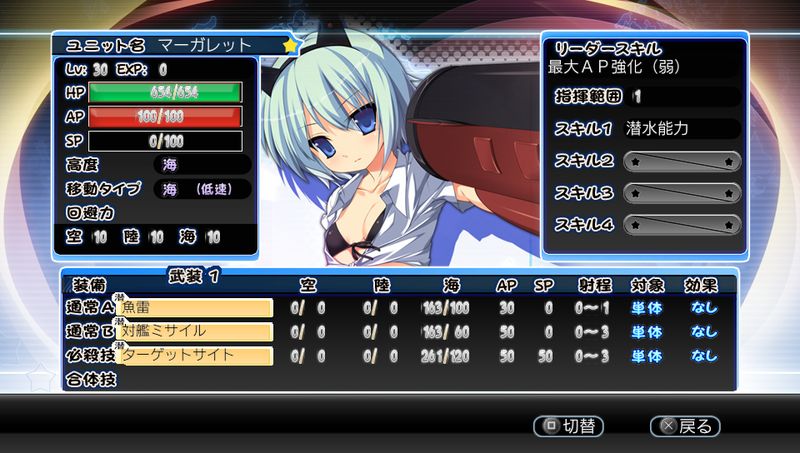800x453 pixels.
Task: Choose the 対艦ミサイル weapon entry
Action: tap(195, 331)
